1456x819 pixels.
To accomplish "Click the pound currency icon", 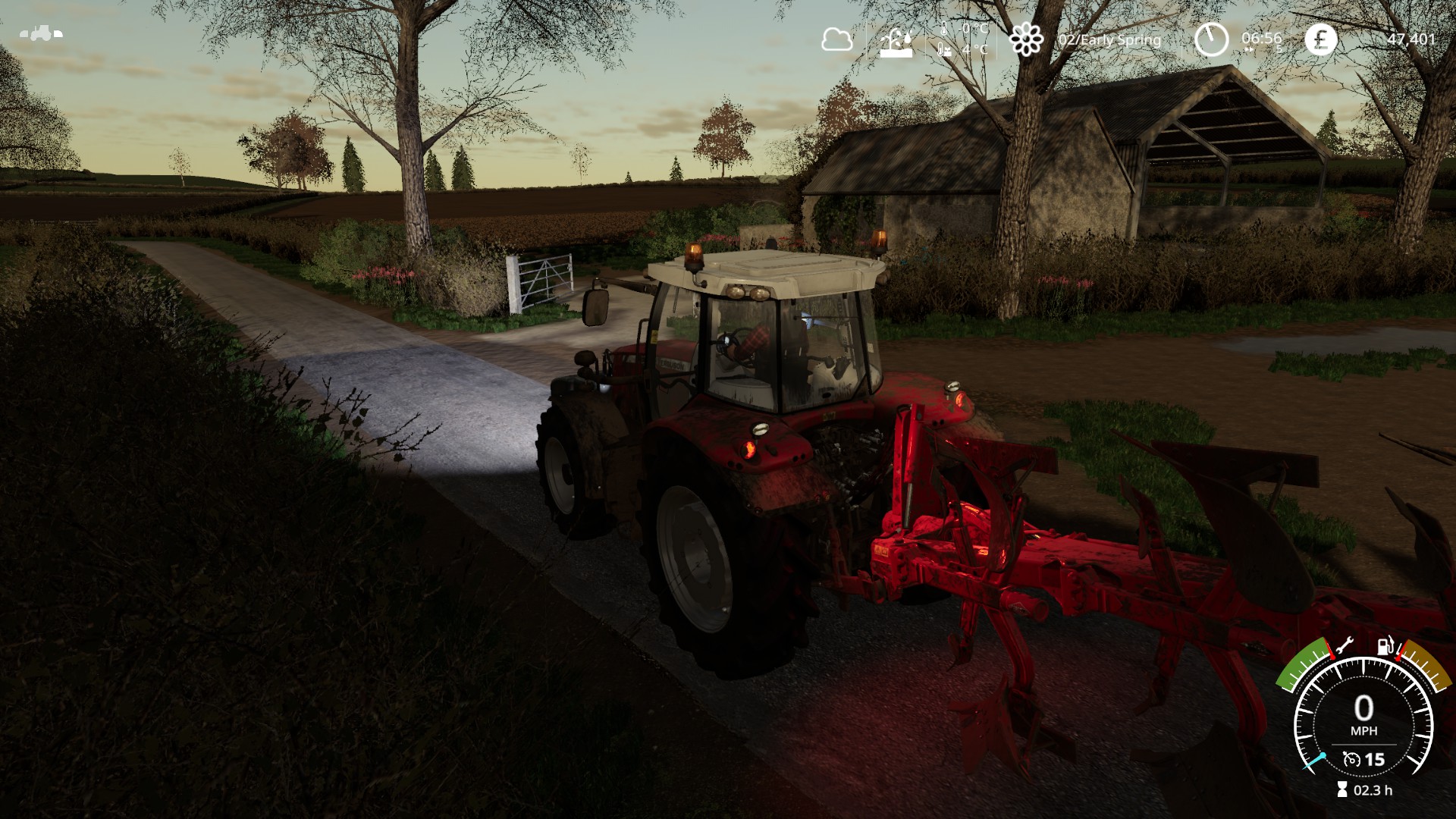I will [1320, 39].
